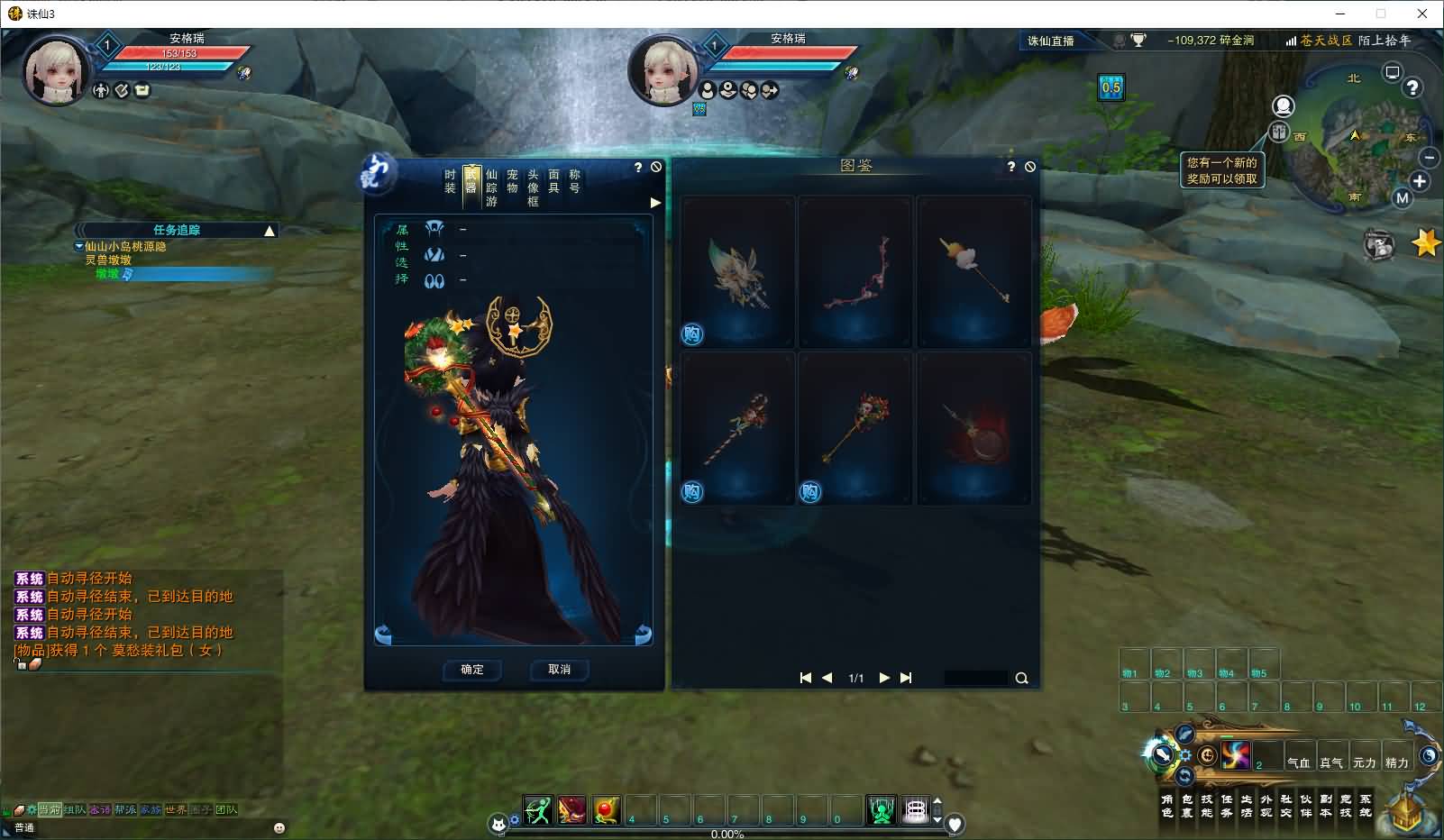Viewport: 1444px width, 840px height.
Task: Switch to the 面具 tab
Action: pos(553,181)
